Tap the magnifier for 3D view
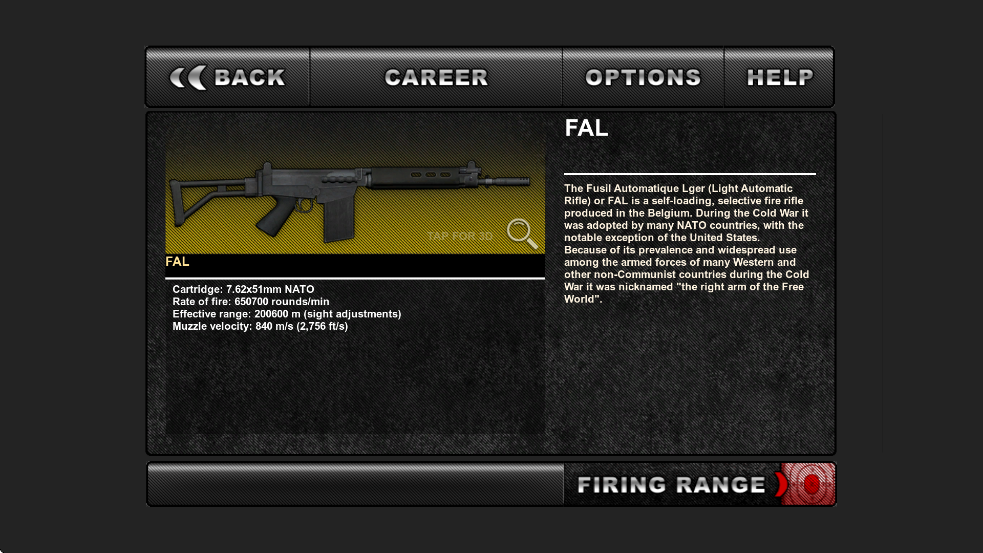 click(521, 233)
